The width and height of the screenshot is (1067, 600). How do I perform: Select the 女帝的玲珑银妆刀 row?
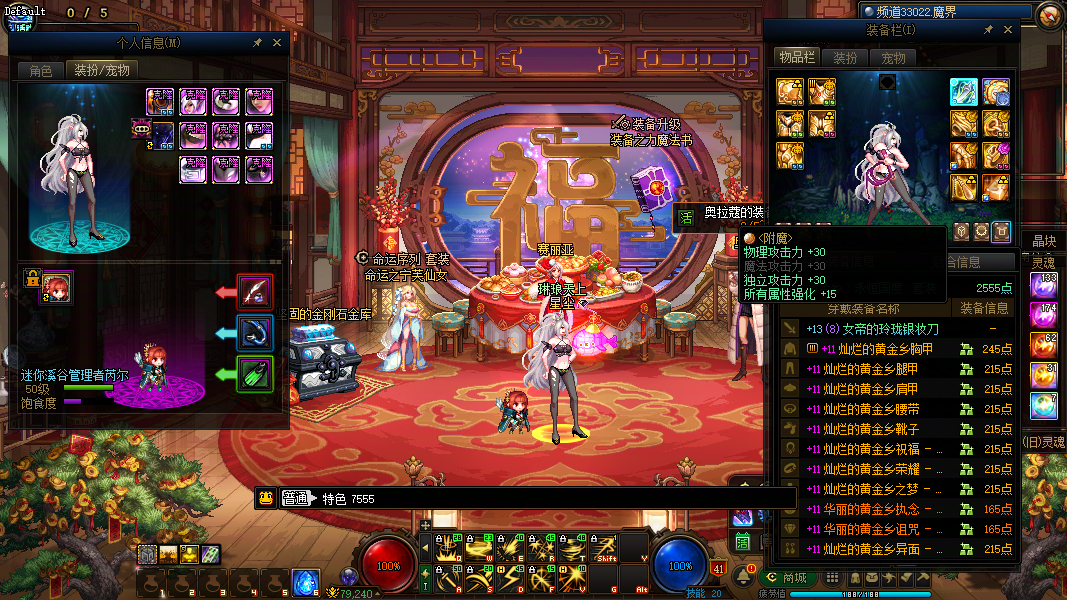click(x=880, y=329)
